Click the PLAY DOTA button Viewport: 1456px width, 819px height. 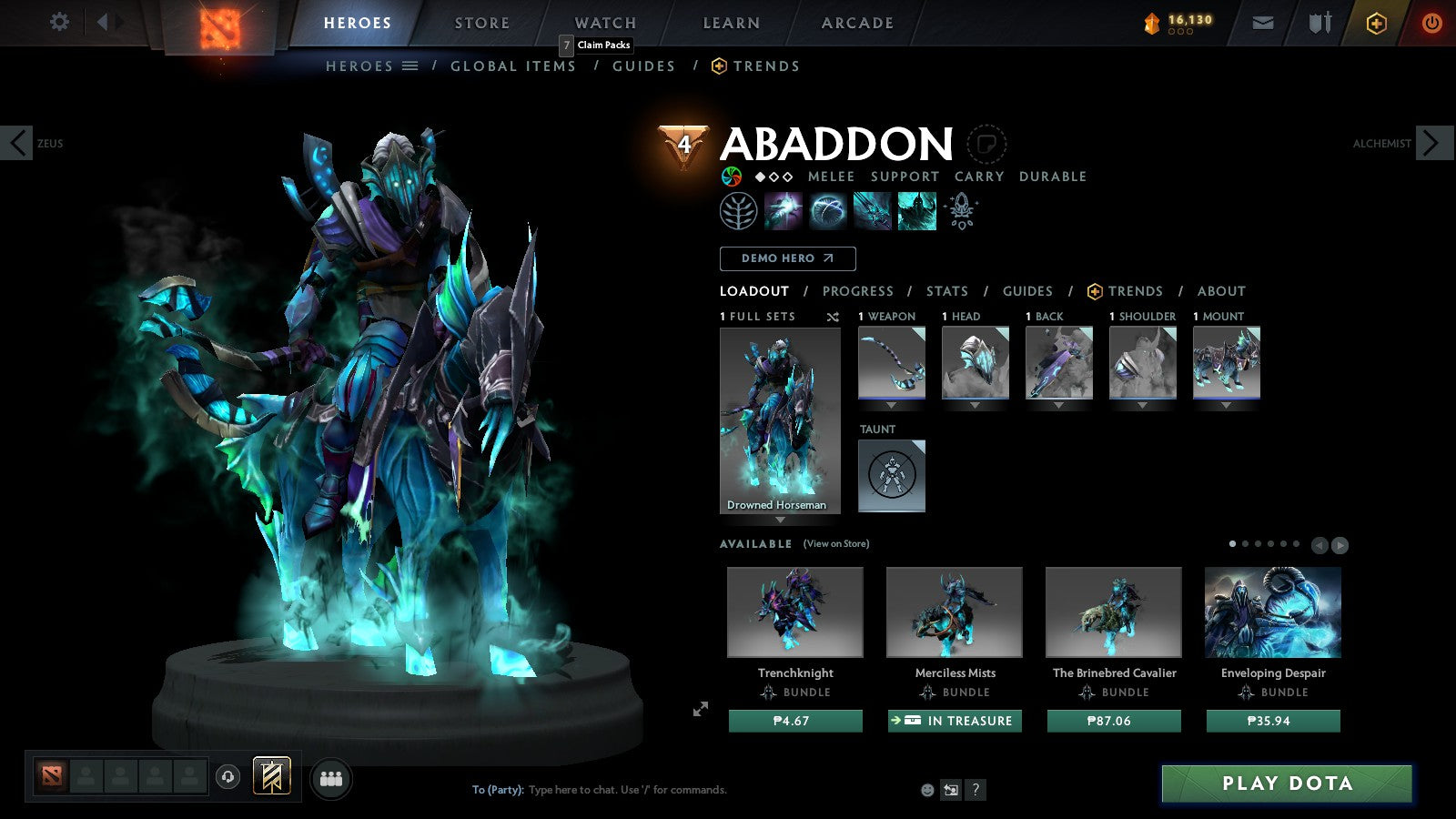(1286, 784)
